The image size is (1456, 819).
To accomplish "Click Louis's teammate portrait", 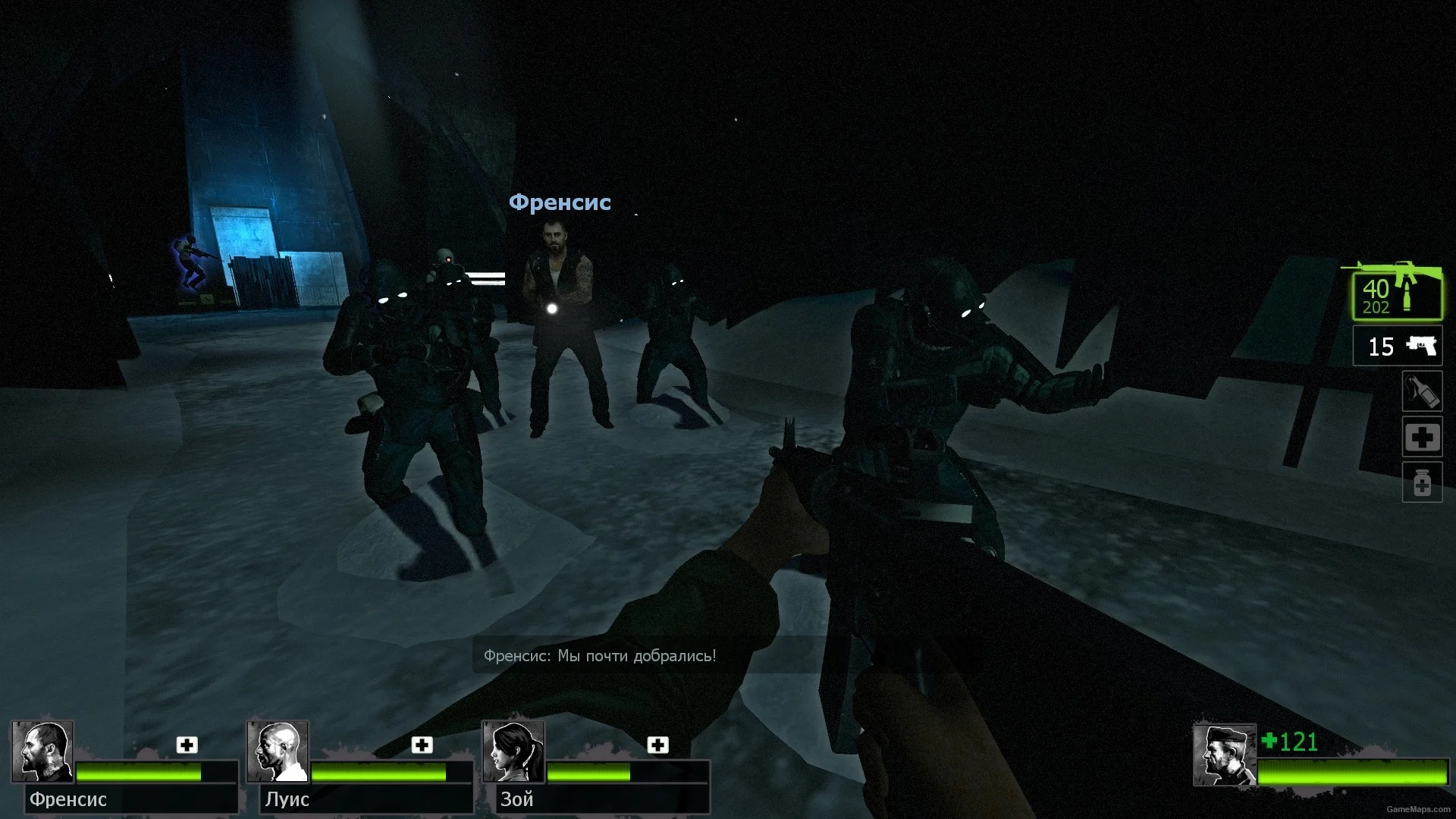I will pyautogui.click(x=278, y=751).
